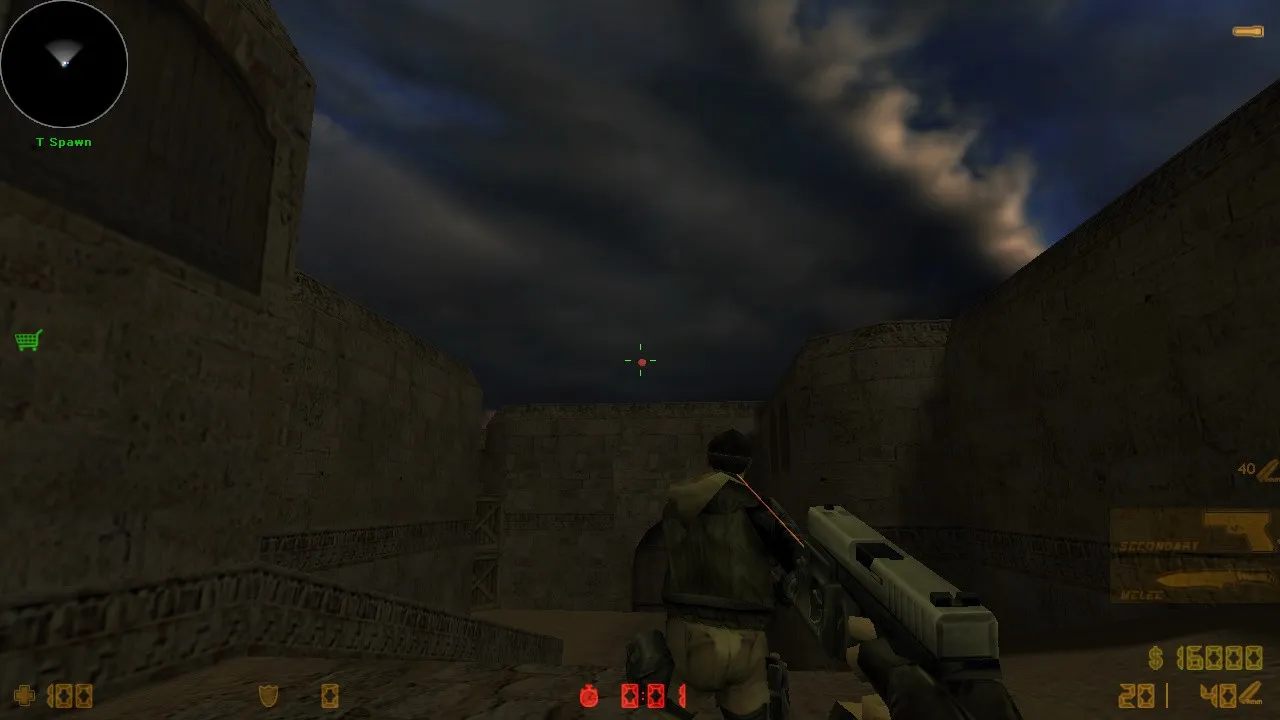Select the T Spawn label under the radar
Screen dimensions: 1280x720
62,142
